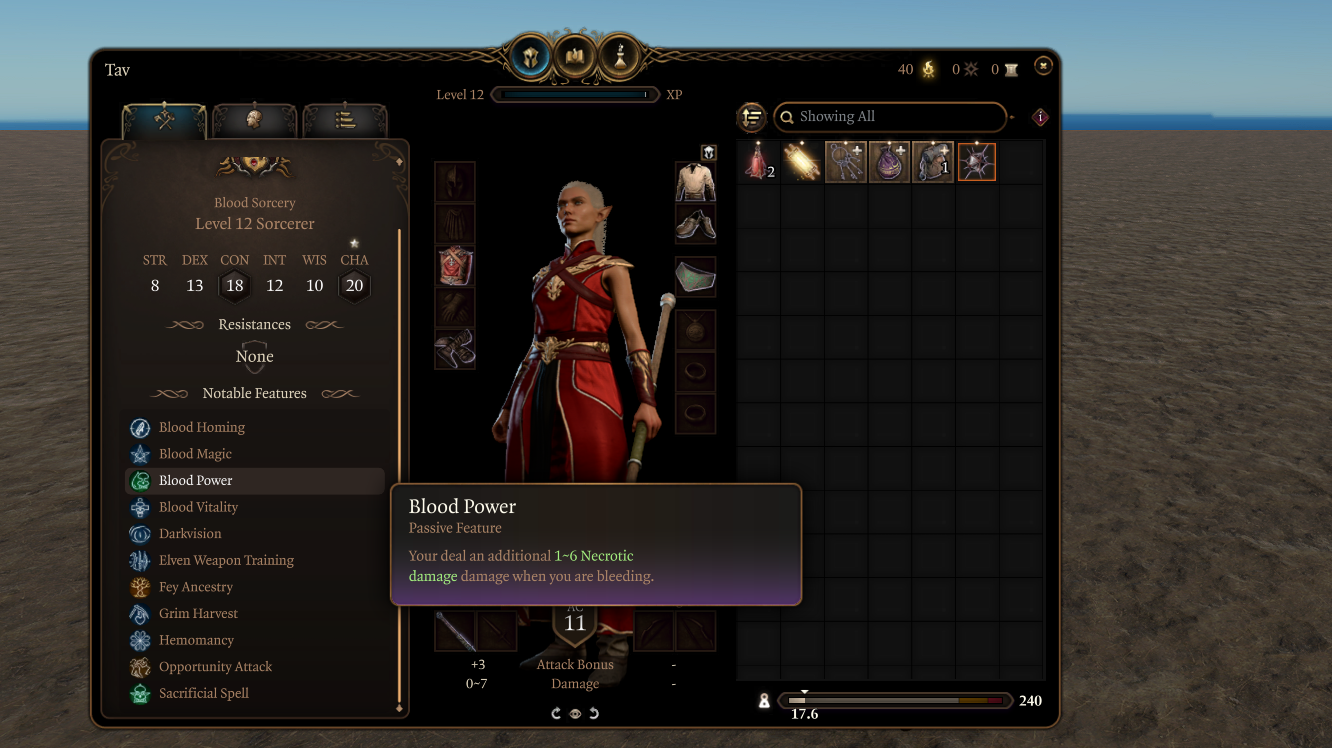Click the inventory search field

point(888,117)
